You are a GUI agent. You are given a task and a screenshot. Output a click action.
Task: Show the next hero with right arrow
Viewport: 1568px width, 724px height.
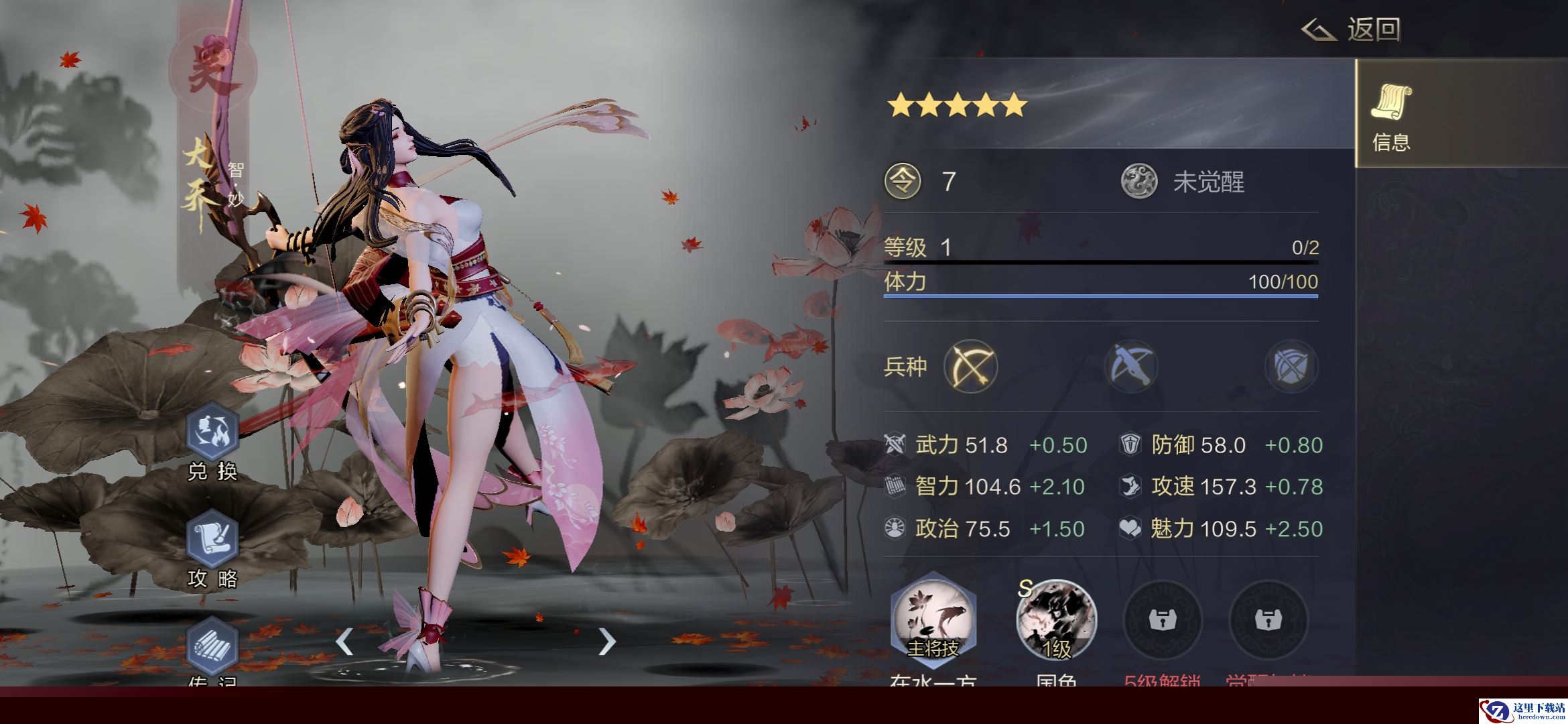(x=606, y=642)
